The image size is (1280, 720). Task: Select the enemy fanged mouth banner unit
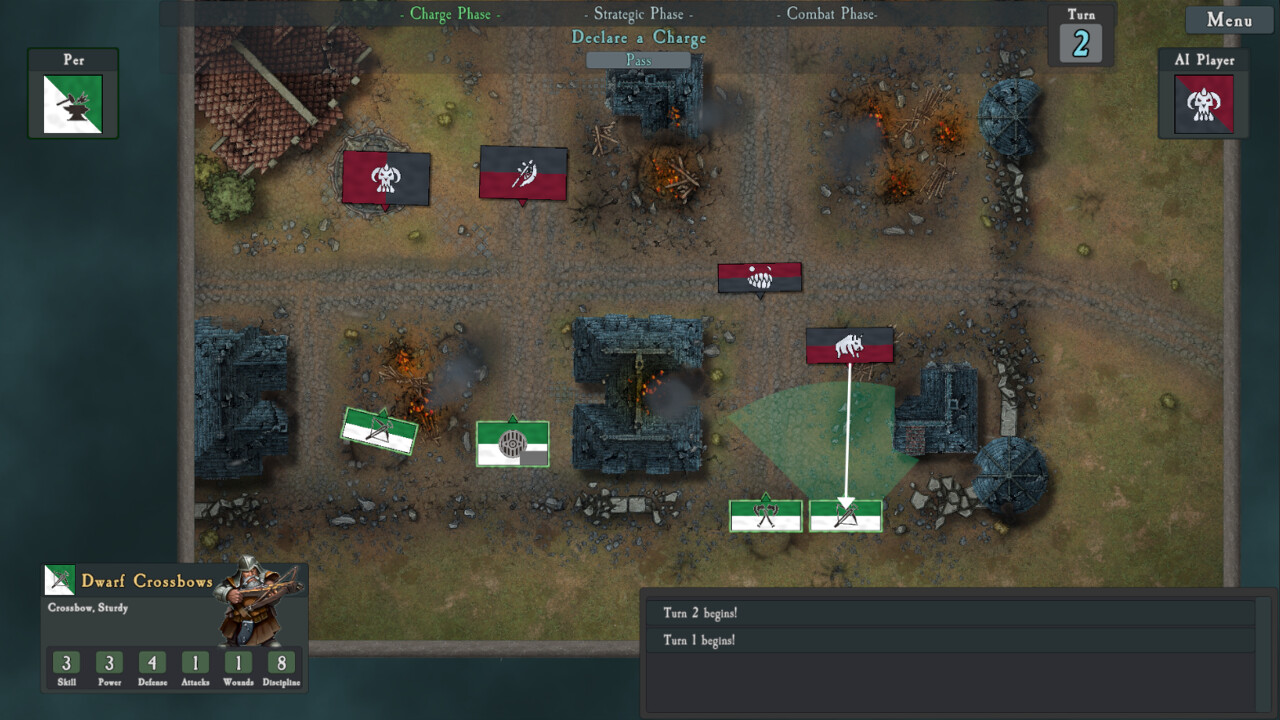click(759, 278)
